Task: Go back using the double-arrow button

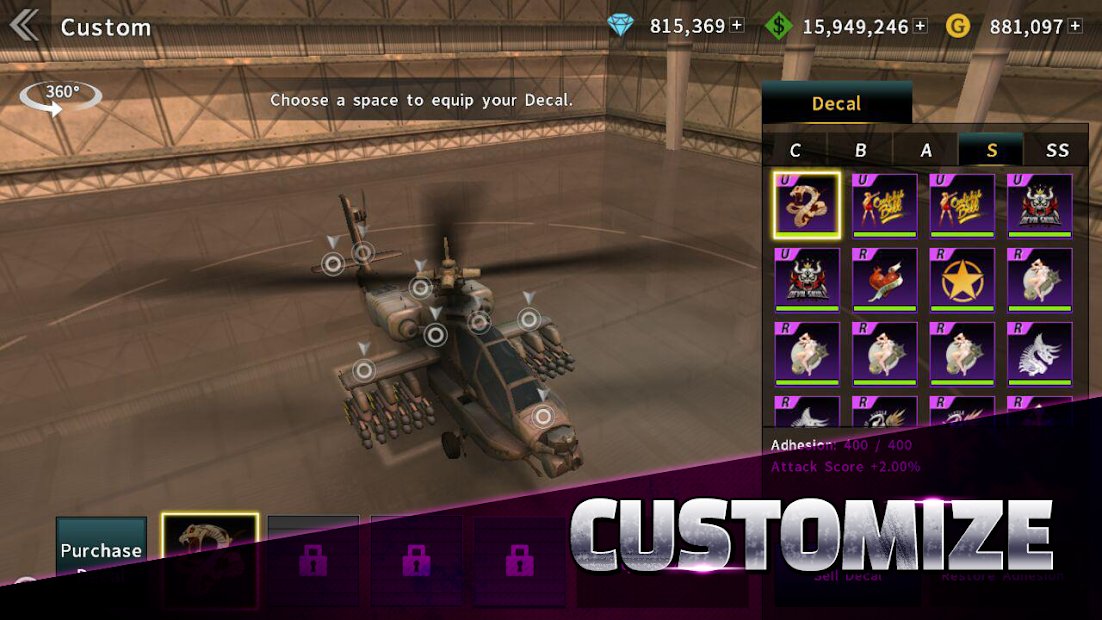Action: coord(25,25)
